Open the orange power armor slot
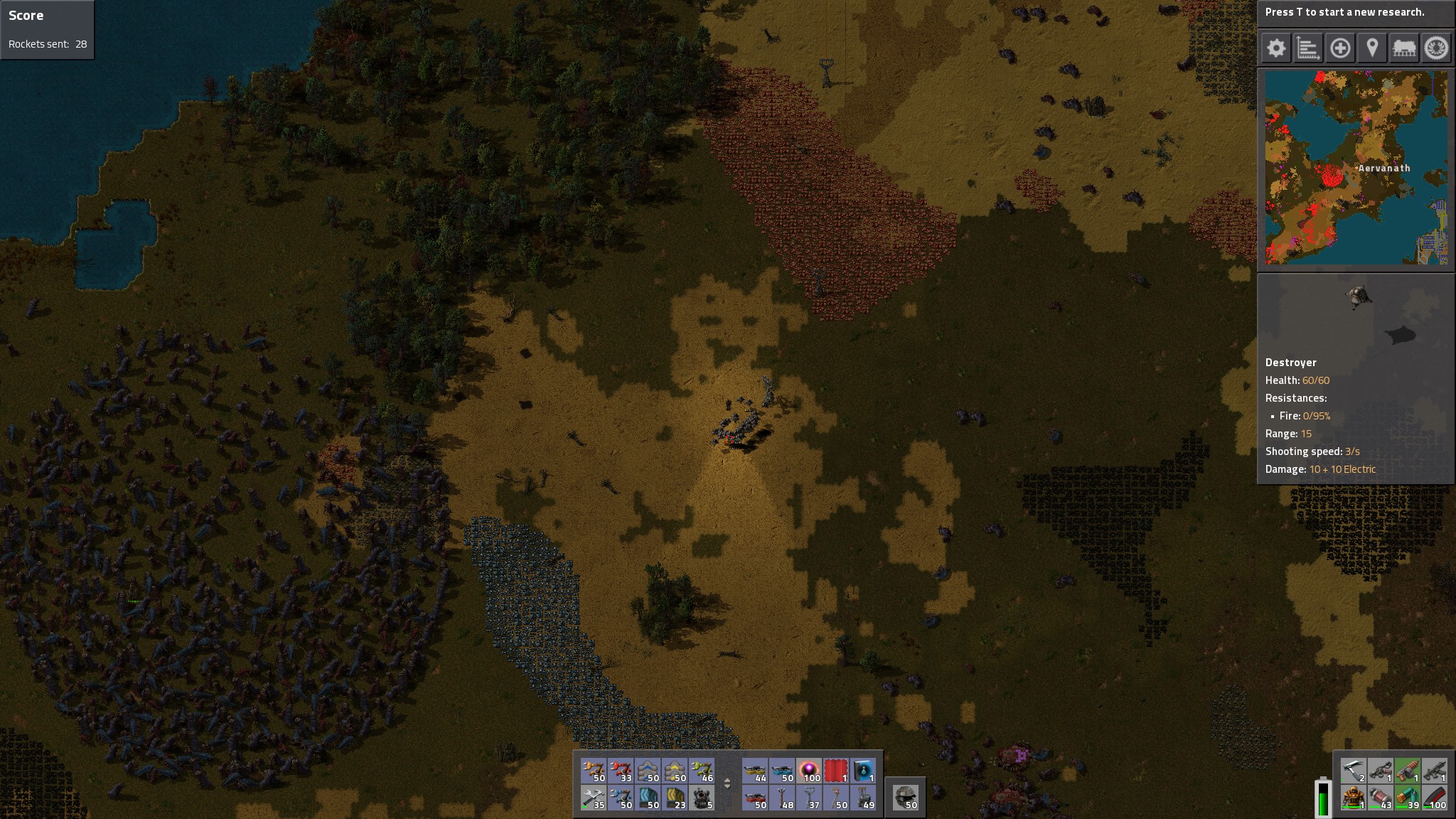Viewport: 1456px width, 819px height. tap(1353, 798)
